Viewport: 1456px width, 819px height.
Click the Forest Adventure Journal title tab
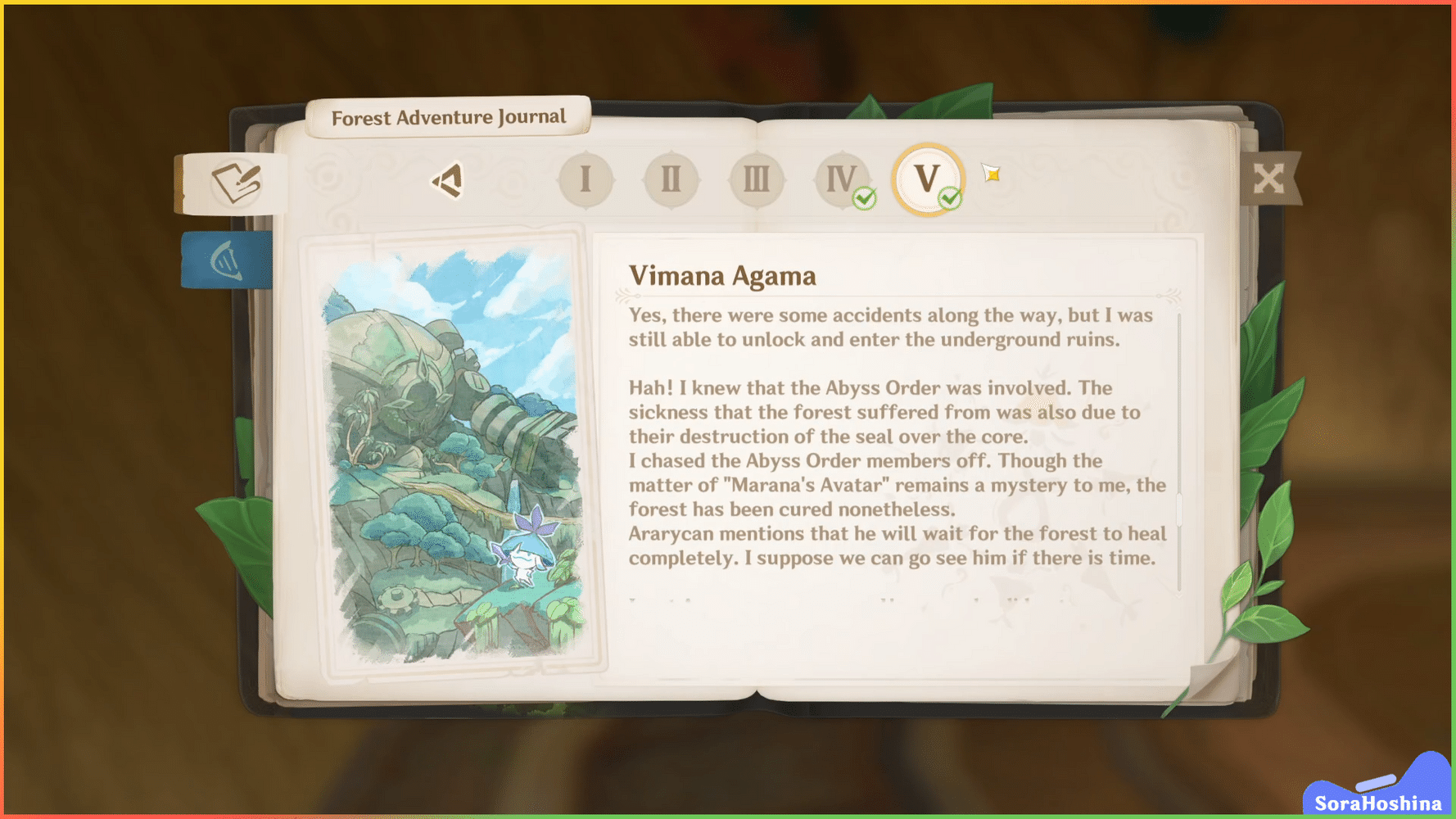[x=447, y=116]
